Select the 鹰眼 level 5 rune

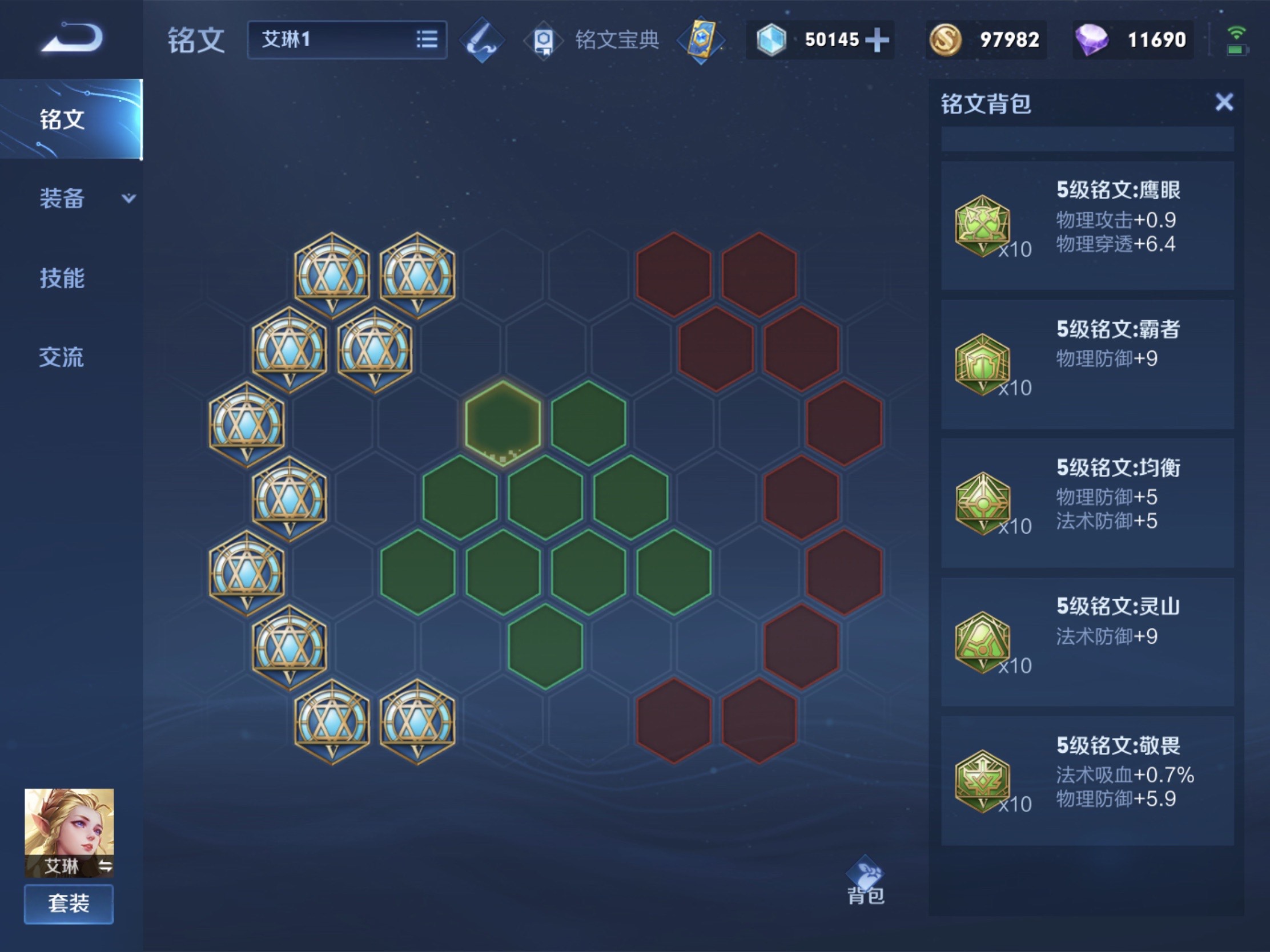pyautogui.click(x=1087, y=225)
